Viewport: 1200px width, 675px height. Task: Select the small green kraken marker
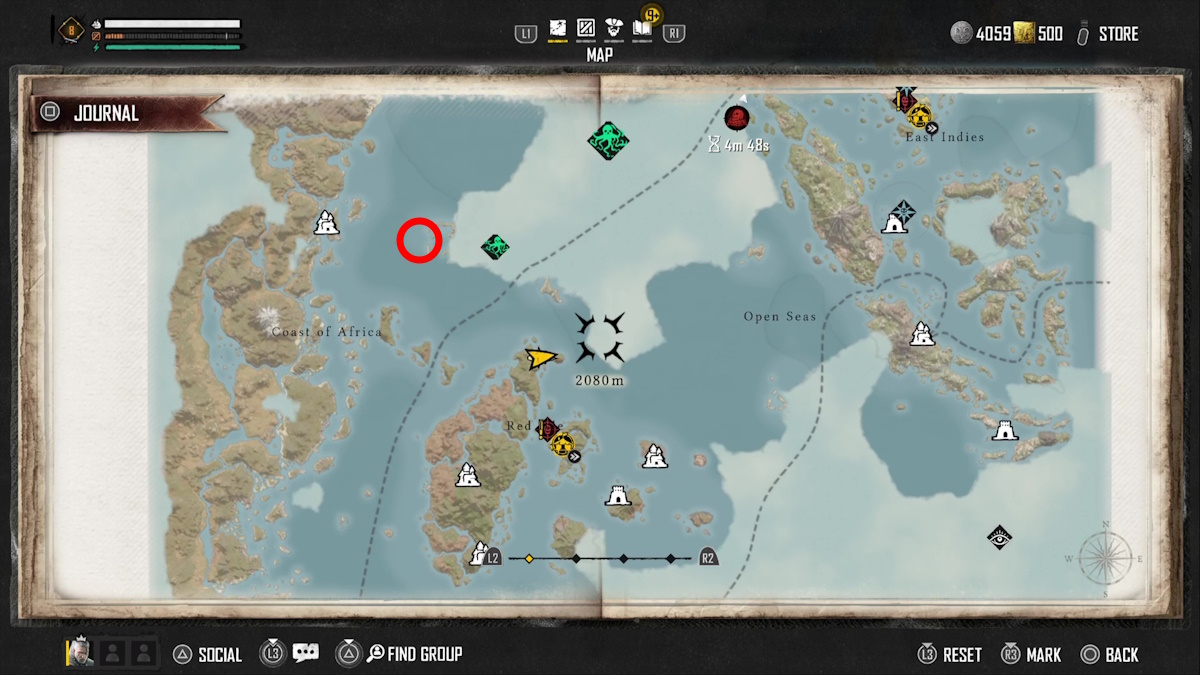coord(495,246)
